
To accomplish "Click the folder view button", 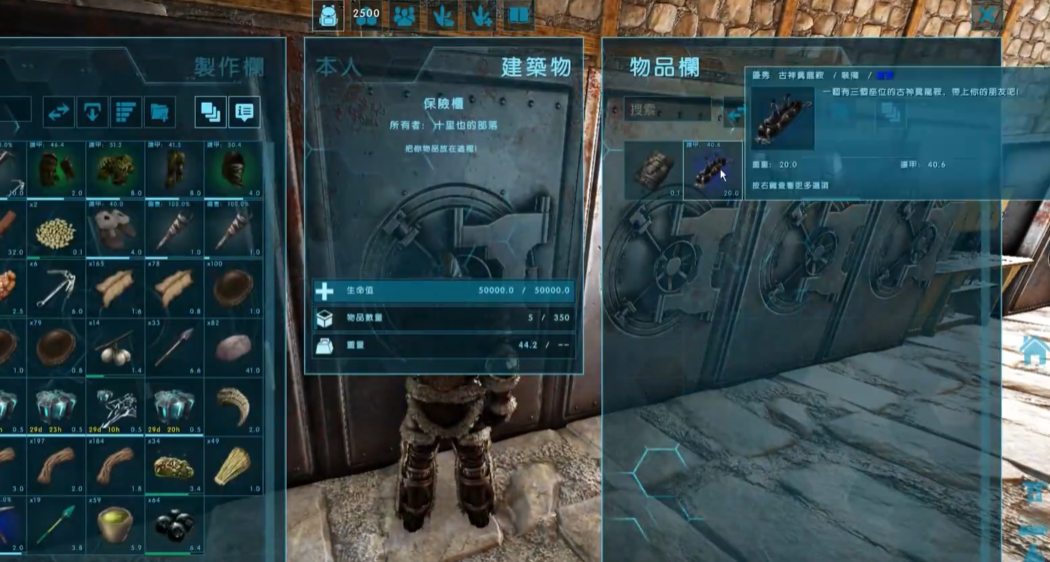I will click(160, 112).
